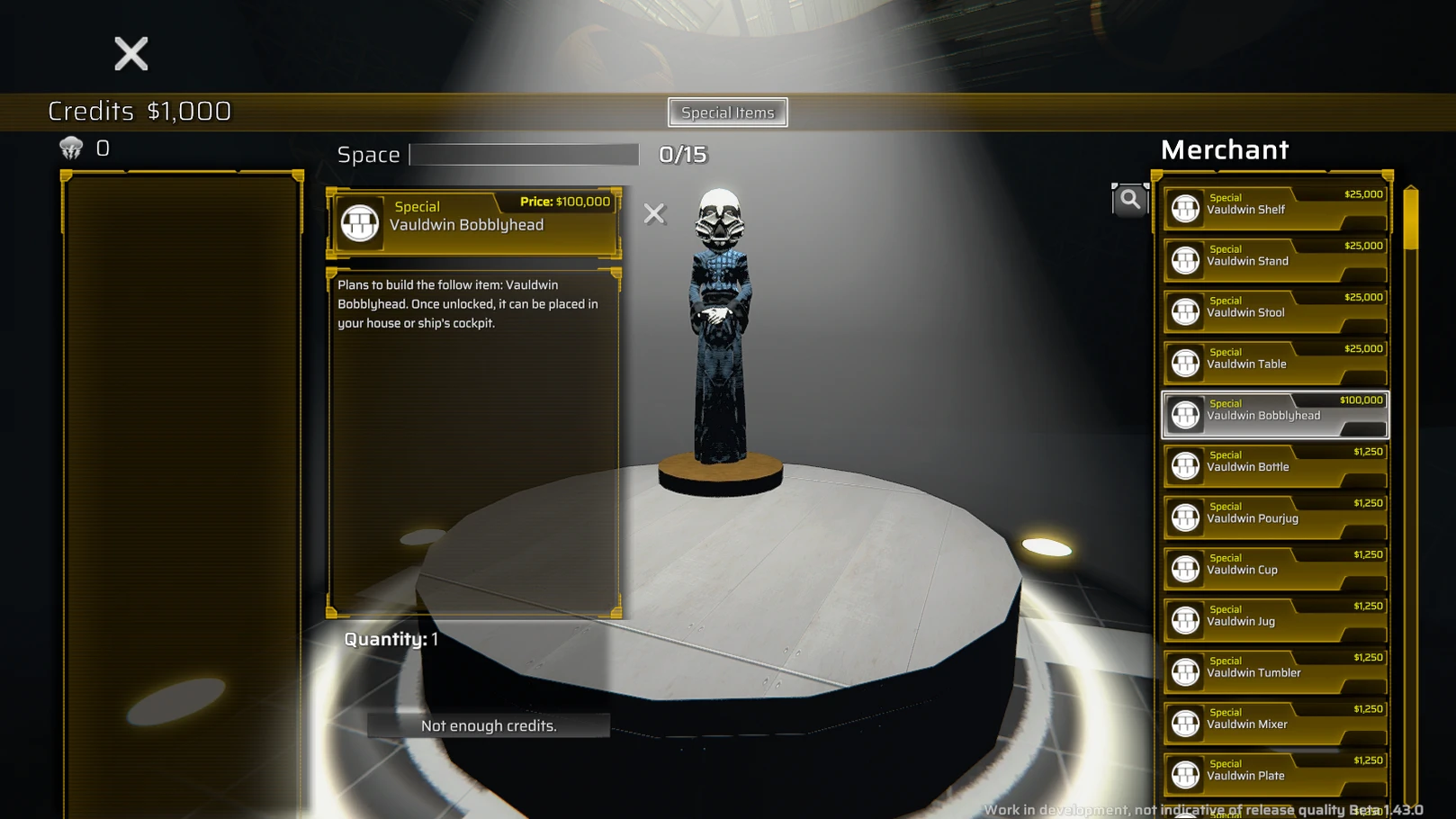Choose the Vauldwin Mixer item
The height and width of the screenshot is (819, 1456).
tap(1274, 723)
